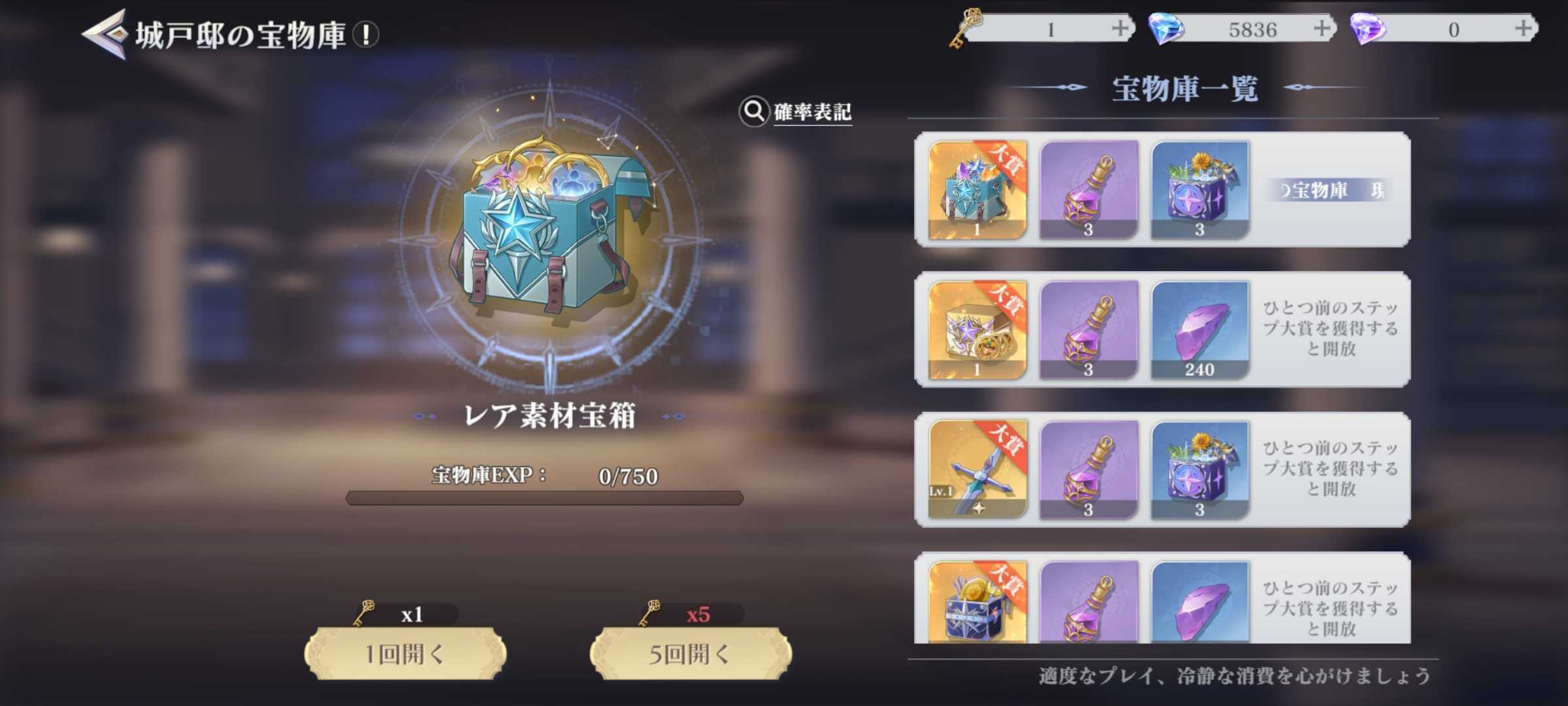This screenshot has height=706, width=1568.
Task: Open the 確率表記 magnifier icon
Action: click(755, 112)
